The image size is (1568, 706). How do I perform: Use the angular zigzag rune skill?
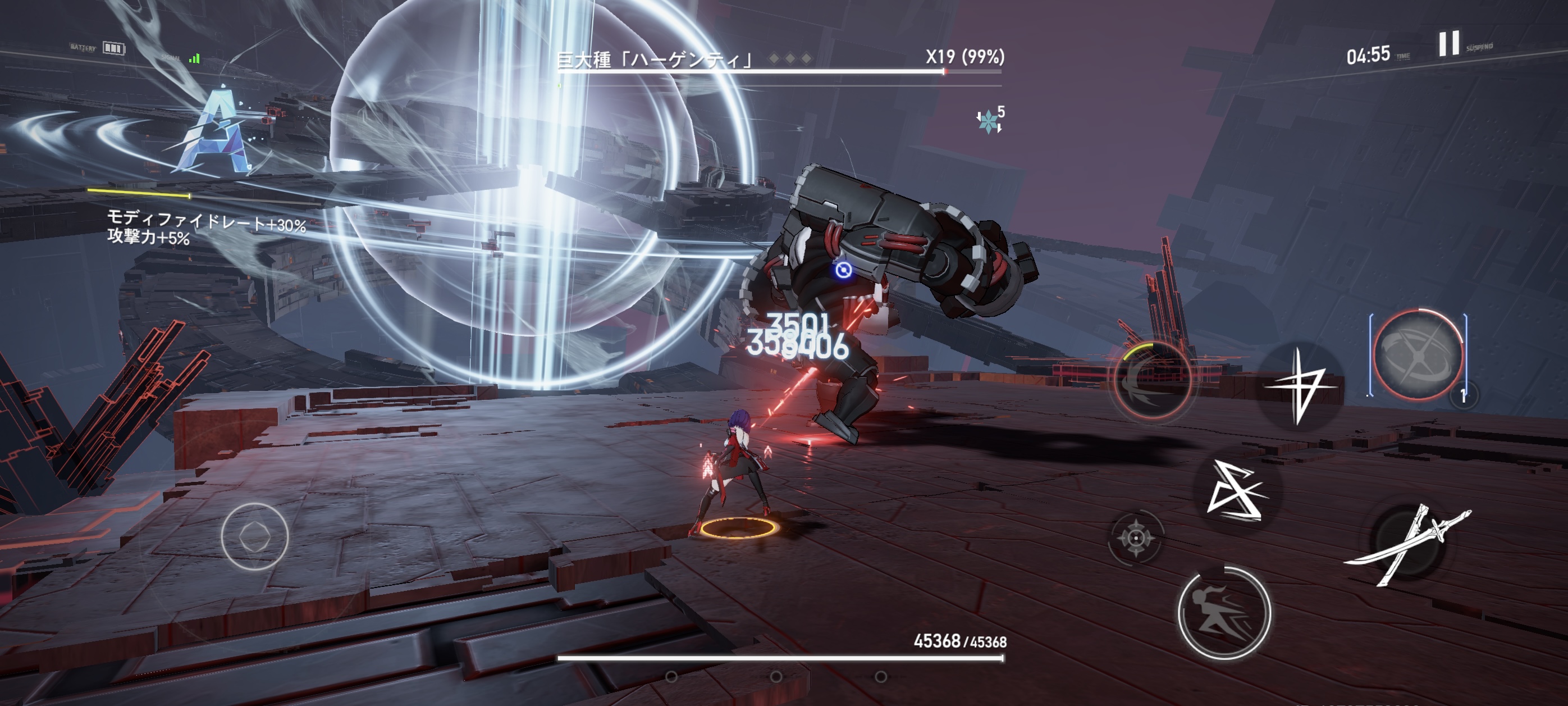tap(1236, 491)
